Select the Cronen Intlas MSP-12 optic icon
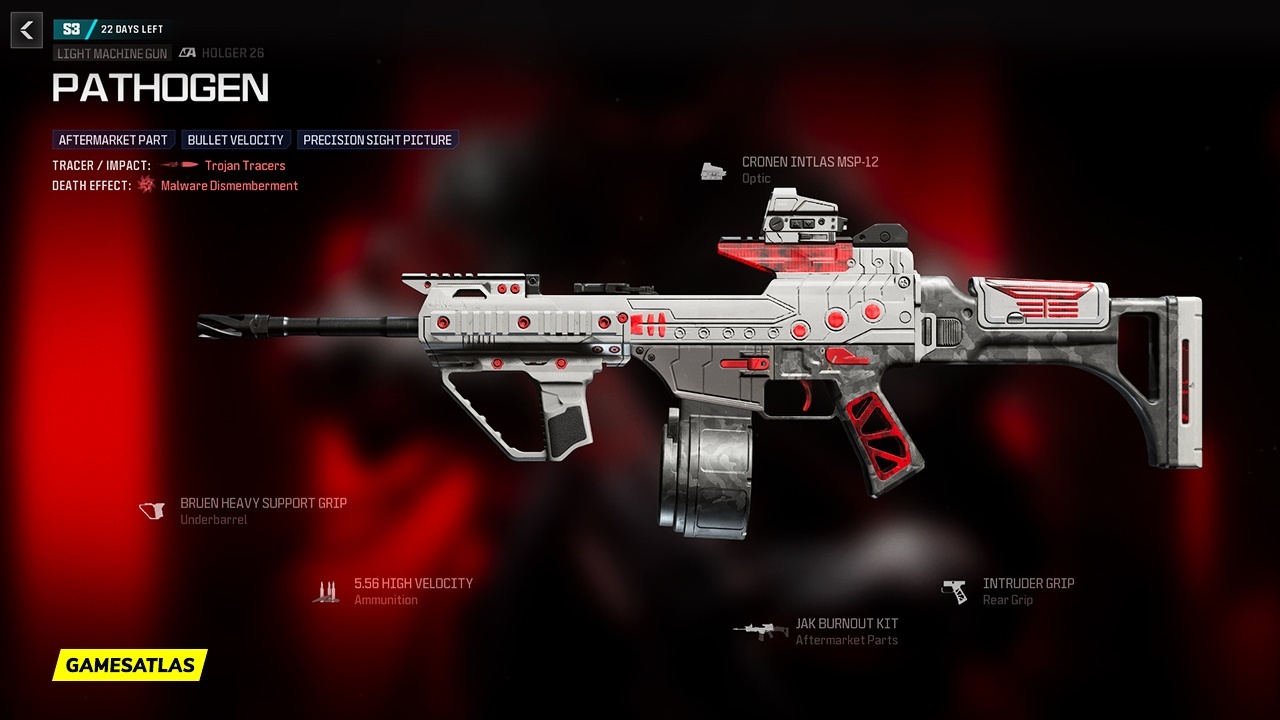 [x=712, y=171]
